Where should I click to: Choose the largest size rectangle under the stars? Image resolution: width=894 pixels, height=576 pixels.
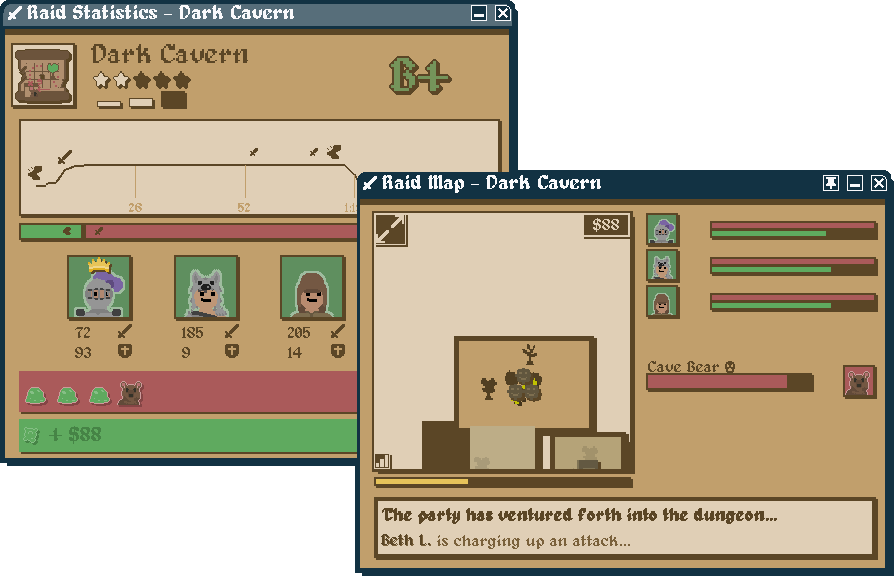[x=174, y=100]
